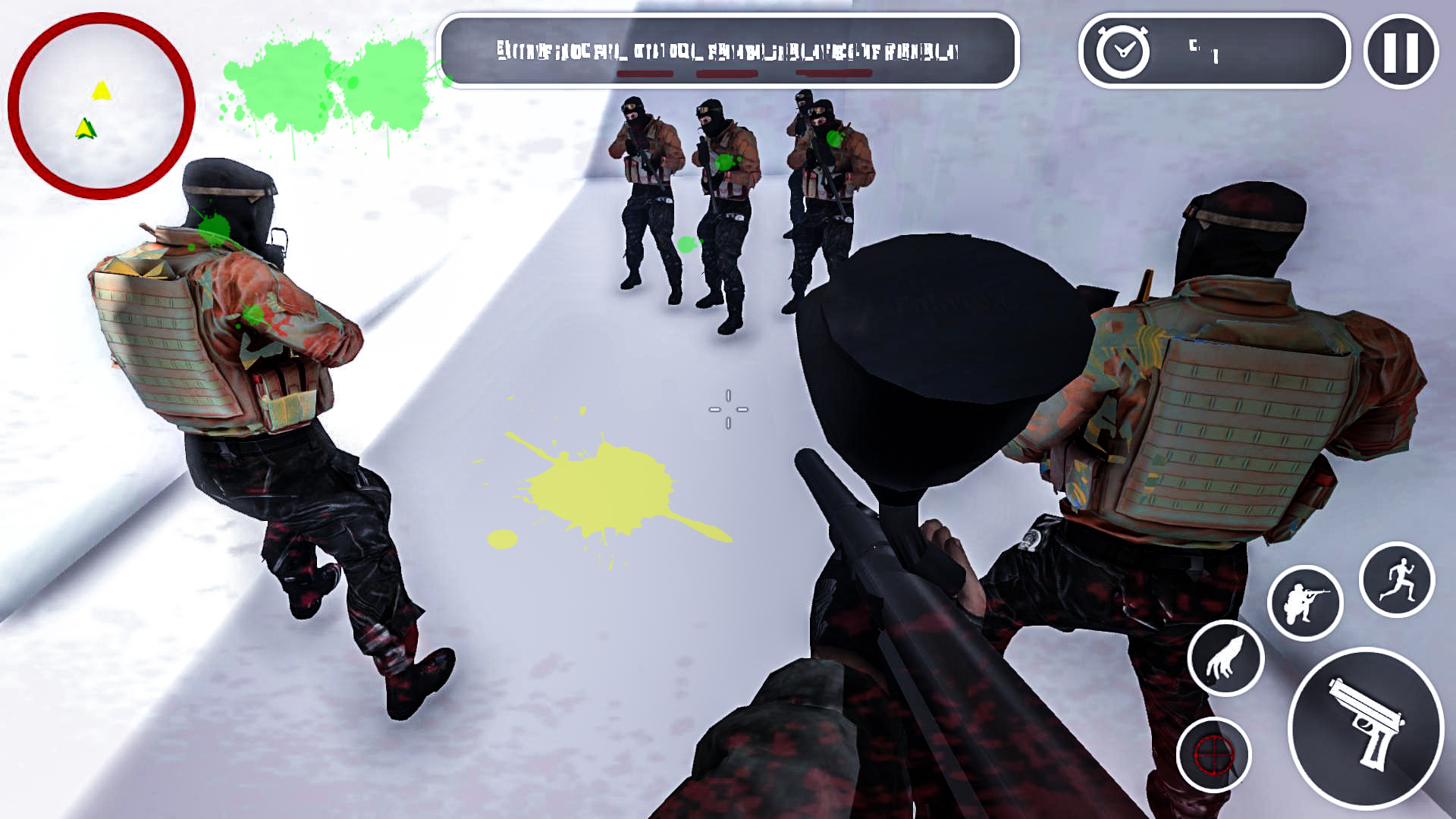Tap the yellow player arrow on the minimap
This screenshot has height=819, width=1456.
(x=102, y=91)
